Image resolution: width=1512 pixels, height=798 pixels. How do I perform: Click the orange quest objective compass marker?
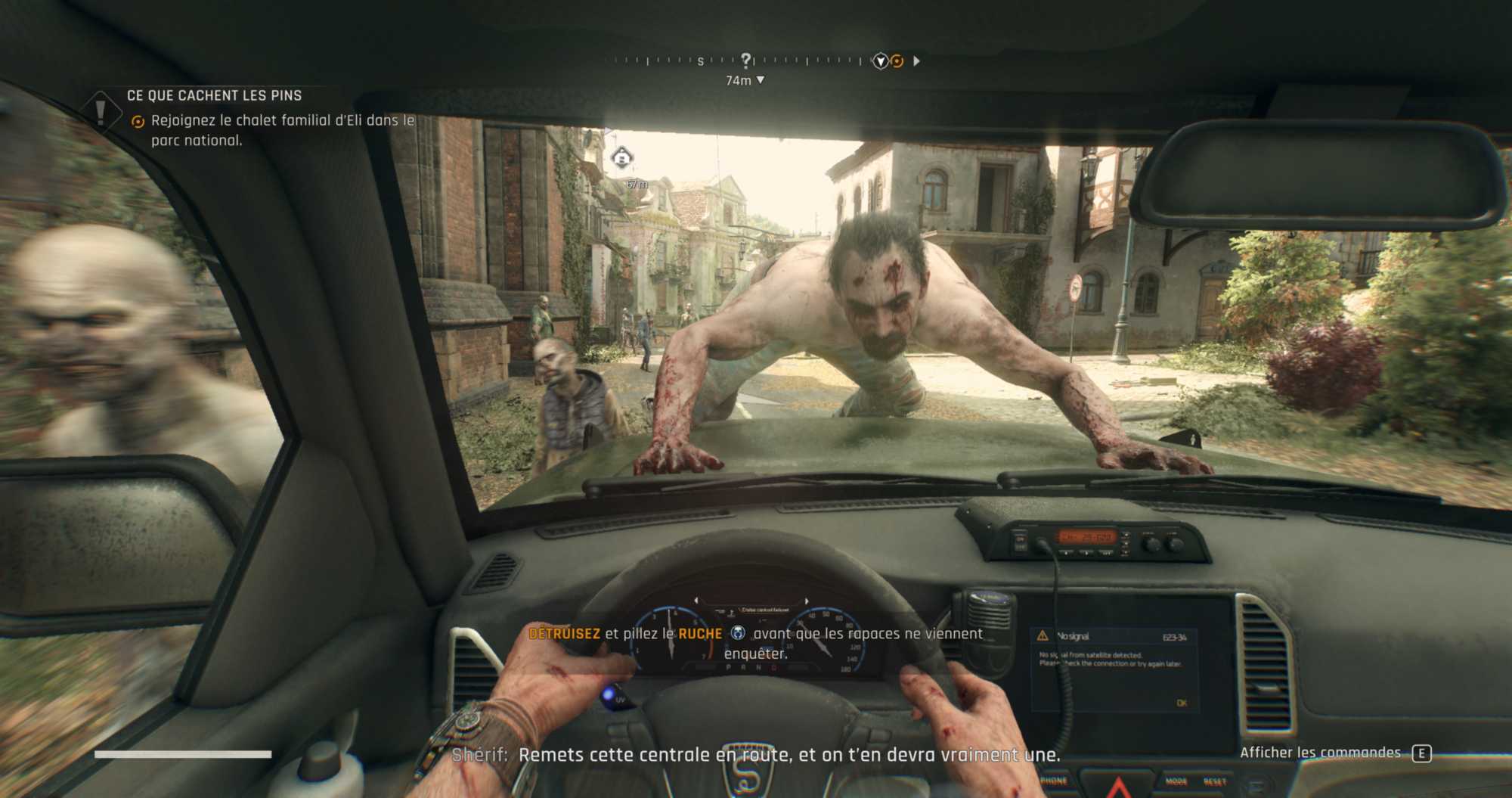(x=897, y=61)
